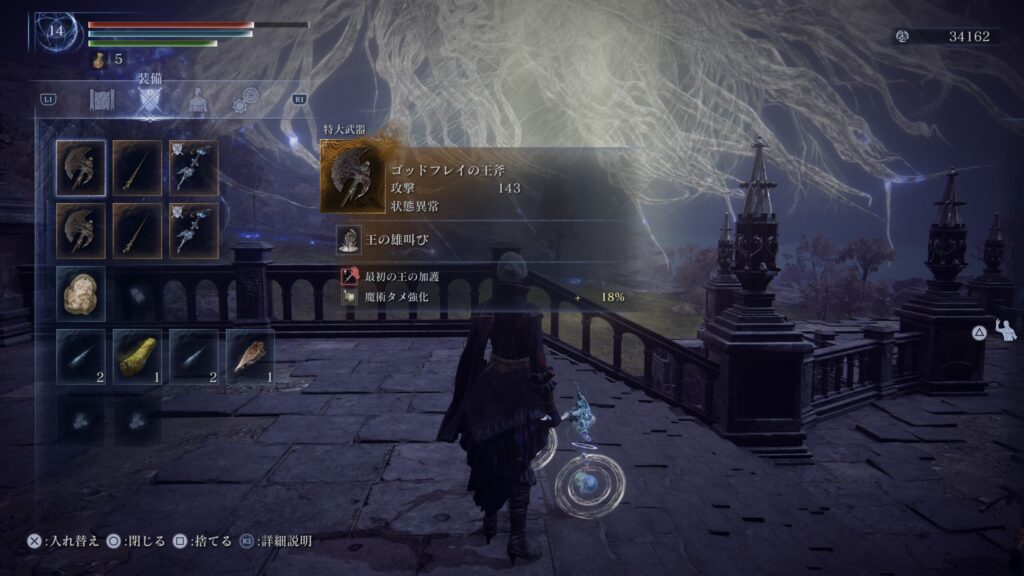Select the 王の雄叫び skill icon
The width and height of the screenshot is (1024, 576).
(348, 240)
